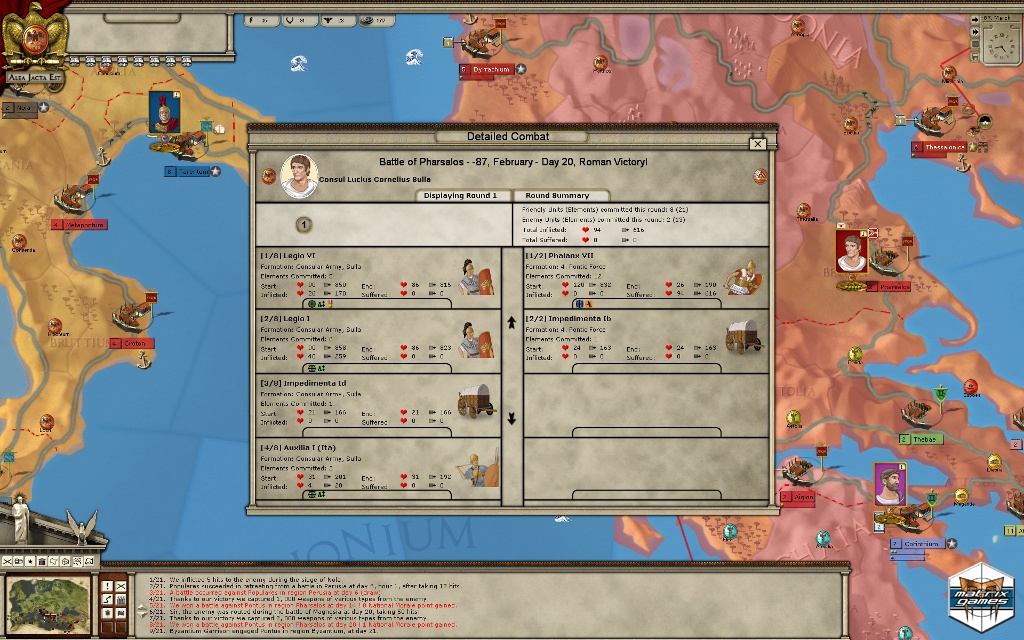
Task: Click the up arrow in the unit list
Action: (512, 323)
